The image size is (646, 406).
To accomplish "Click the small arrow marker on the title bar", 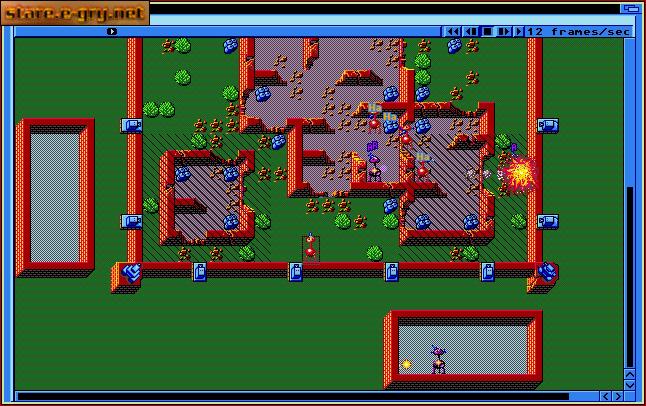I will point(112,31).
